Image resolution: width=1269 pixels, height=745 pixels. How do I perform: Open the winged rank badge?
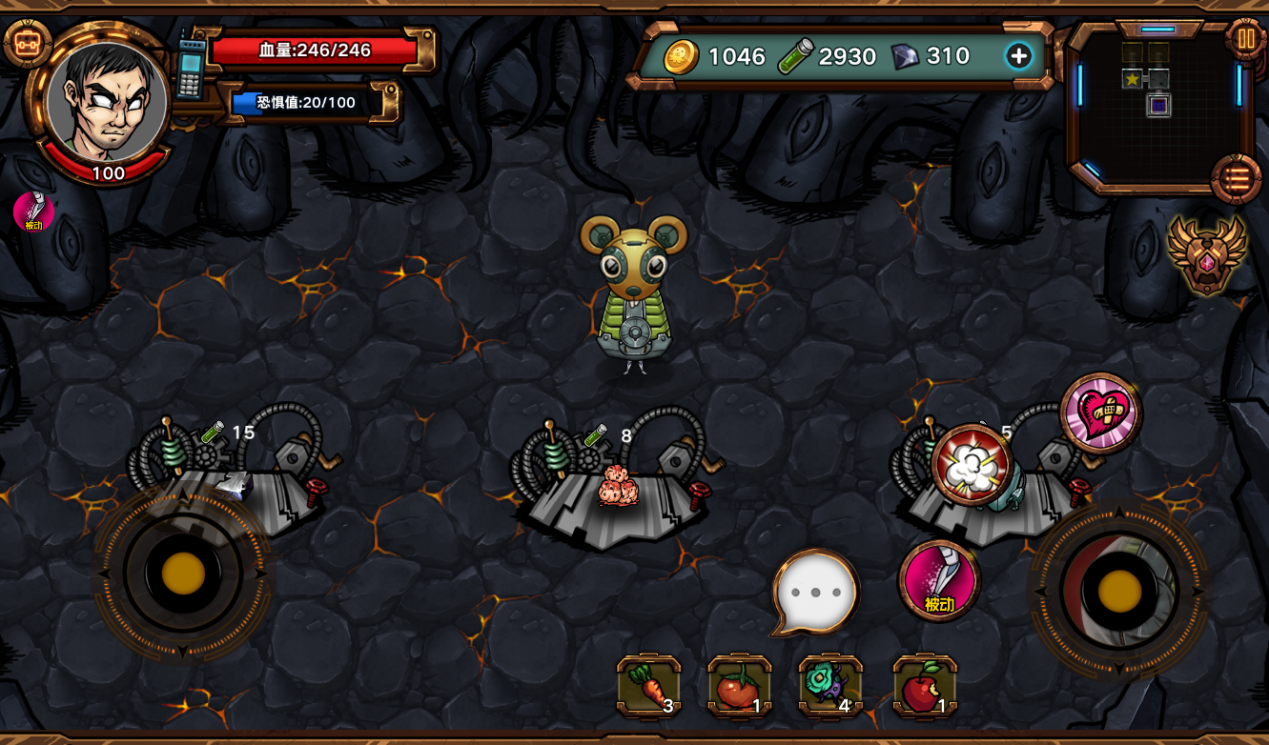tap(1206, 254)
